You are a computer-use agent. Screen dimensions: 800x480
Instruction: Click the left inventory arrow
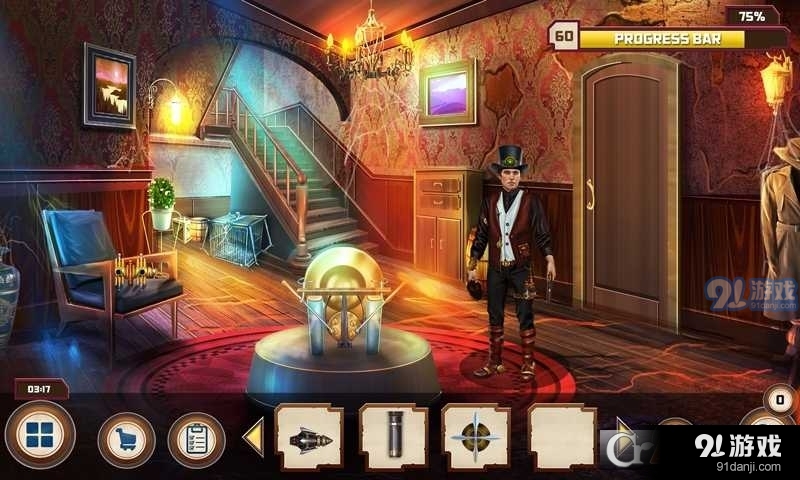click(x=254, y=438)
